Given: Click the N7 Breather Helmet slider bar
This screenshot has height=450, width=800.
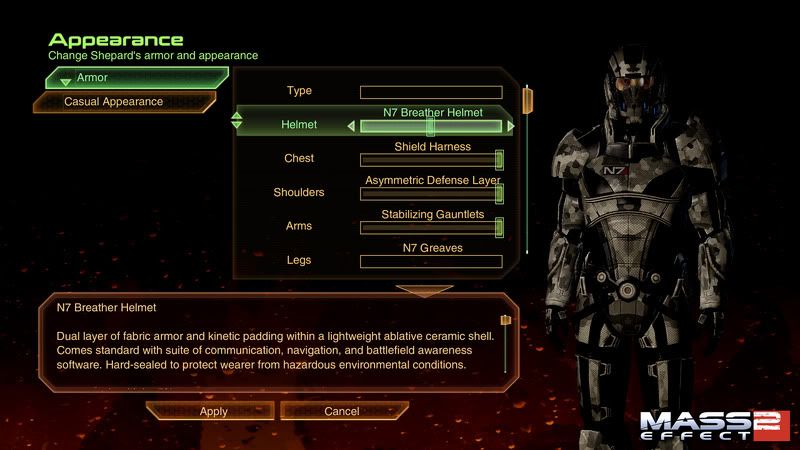Looking at the screenshot, I should [x=431, y=127].
